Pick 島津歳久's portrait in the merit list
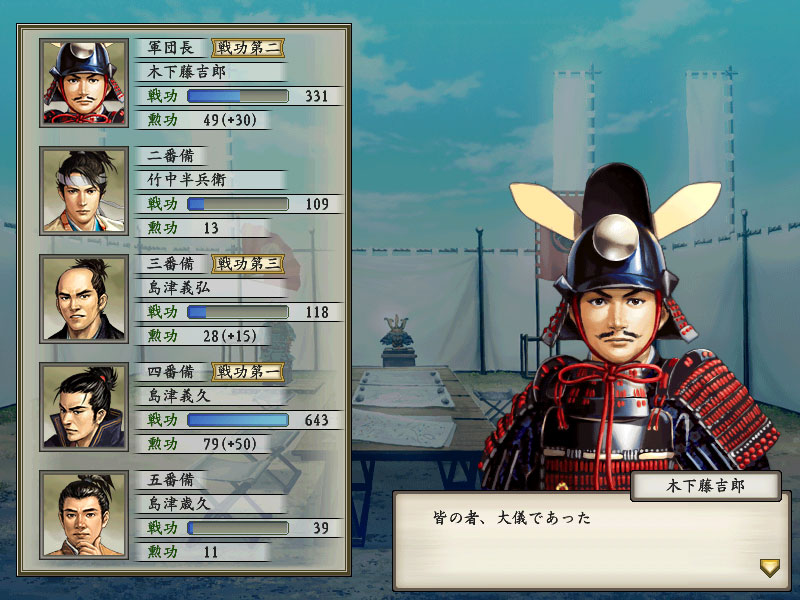Screen dimensions: 800x600 (84, 514)
